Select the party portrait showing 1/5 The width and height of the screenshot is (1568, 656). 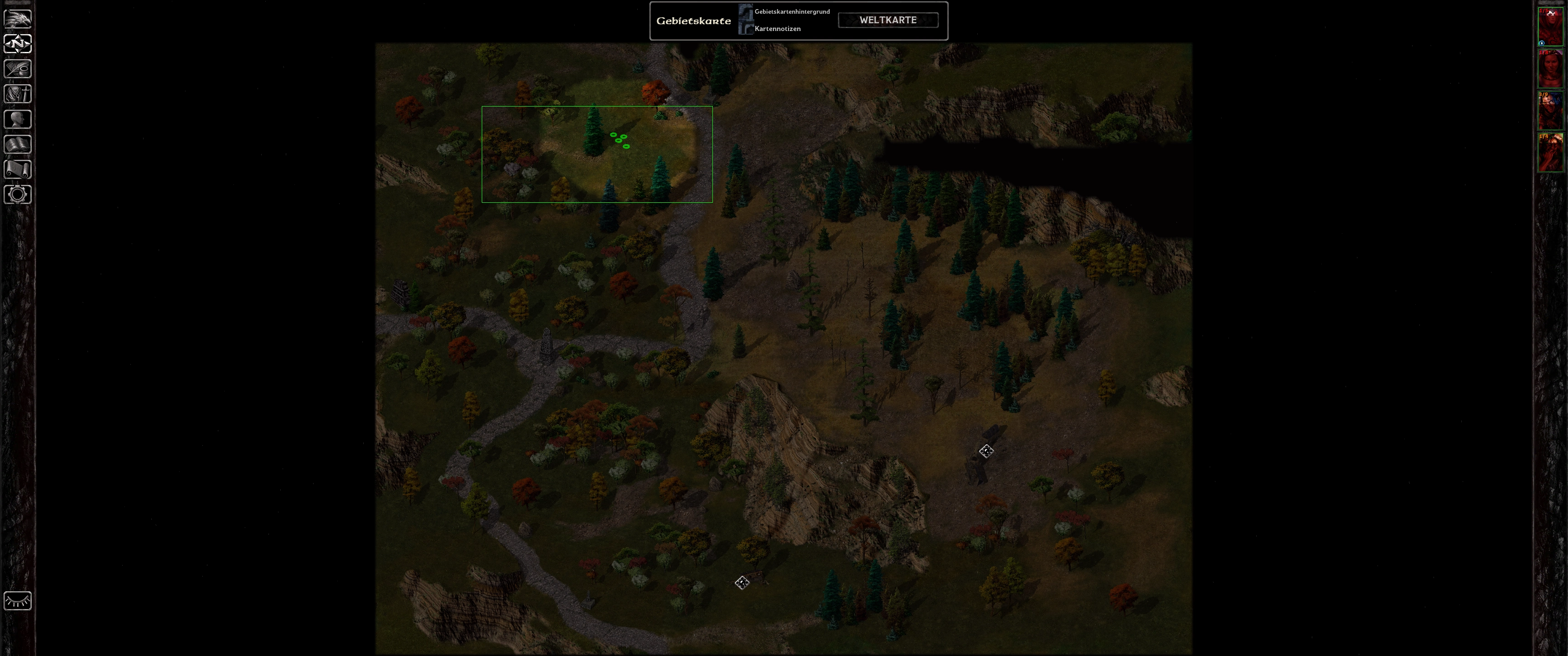pyautogui.click(x=1550, y=26)
